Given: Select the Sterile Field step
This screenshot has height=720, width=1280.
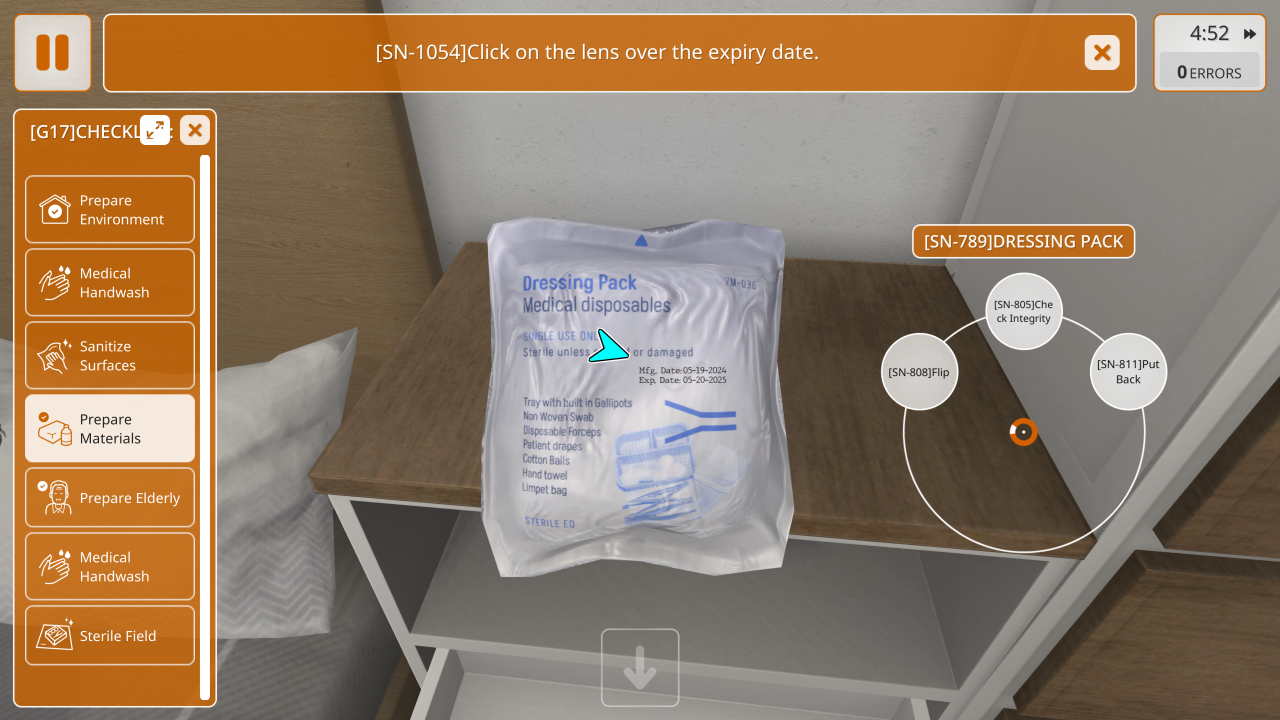Looking at the screenshot, I should [110, 636].
